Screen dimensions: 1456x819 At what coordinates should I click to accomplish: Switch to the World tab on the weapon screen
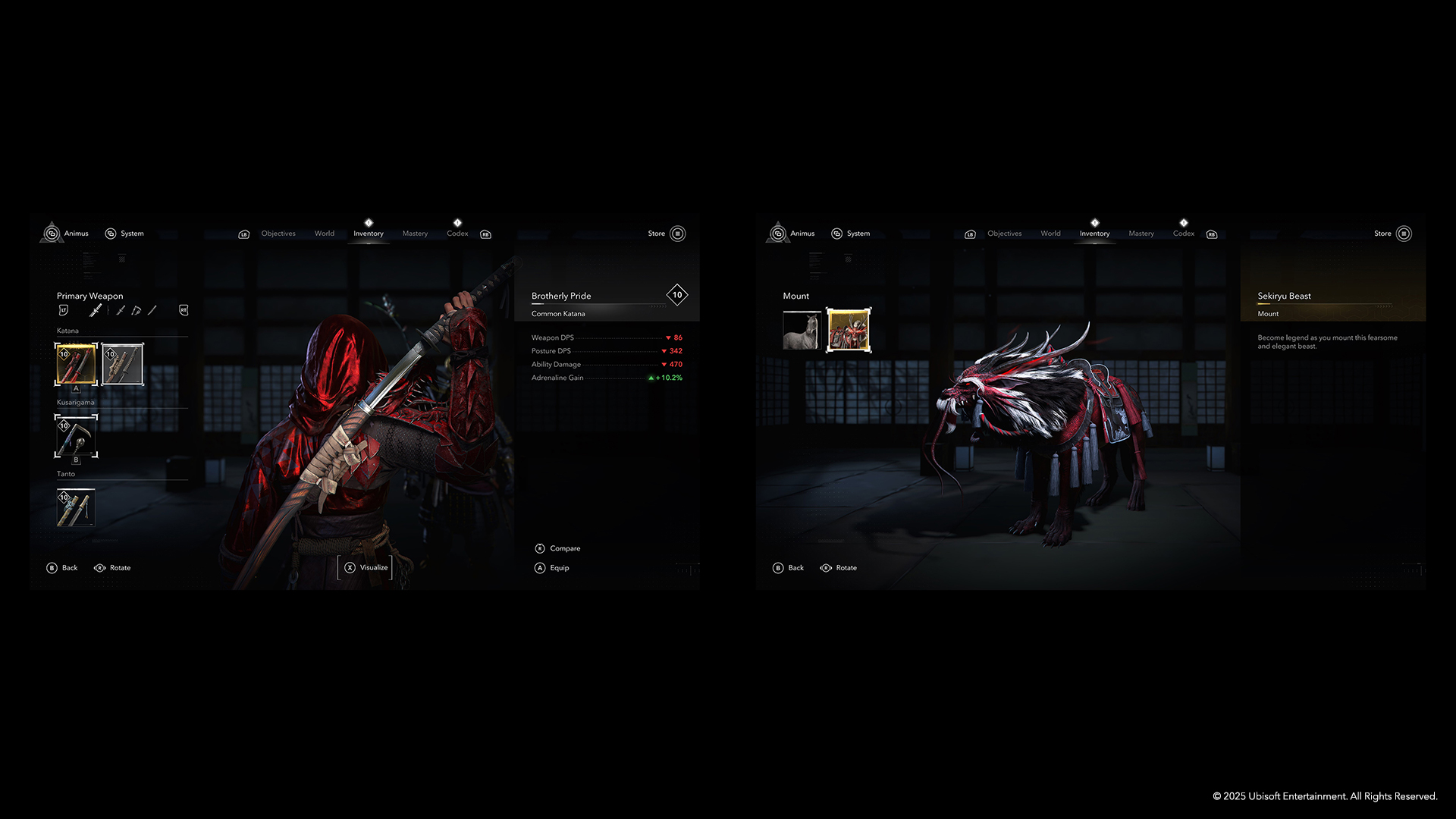(325, 234)
